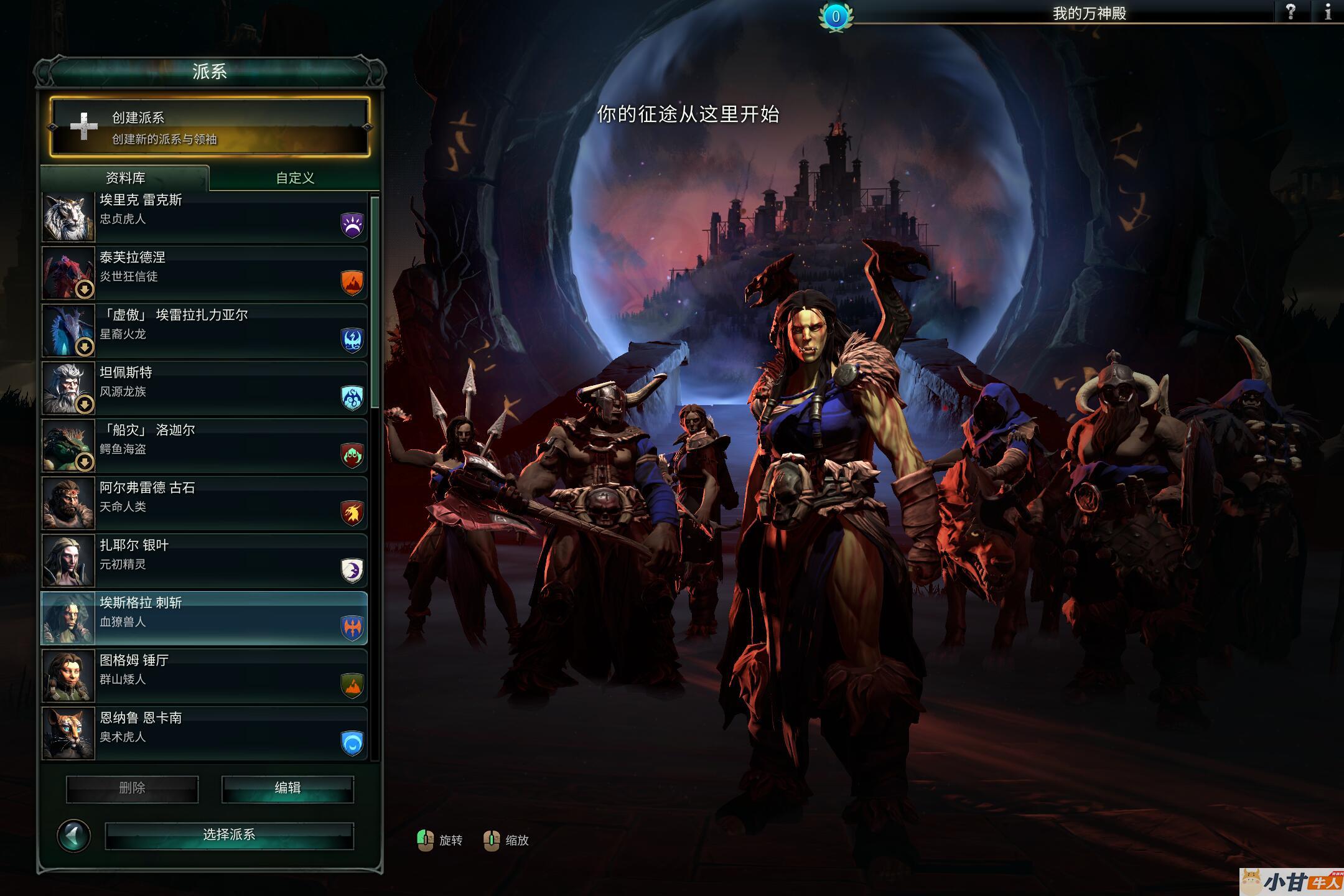Screen dimensions: 1344x896
Task: Click the 我的万神殿 pantheon level badge
Action: coord(836,17)
